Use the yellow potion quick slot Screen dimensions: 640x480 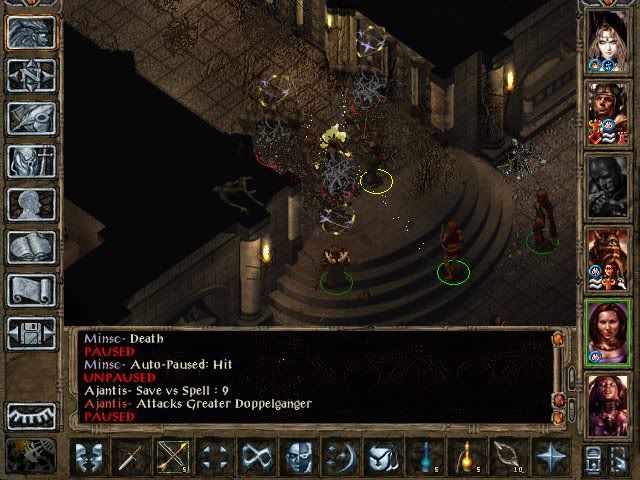coord(466,458)
